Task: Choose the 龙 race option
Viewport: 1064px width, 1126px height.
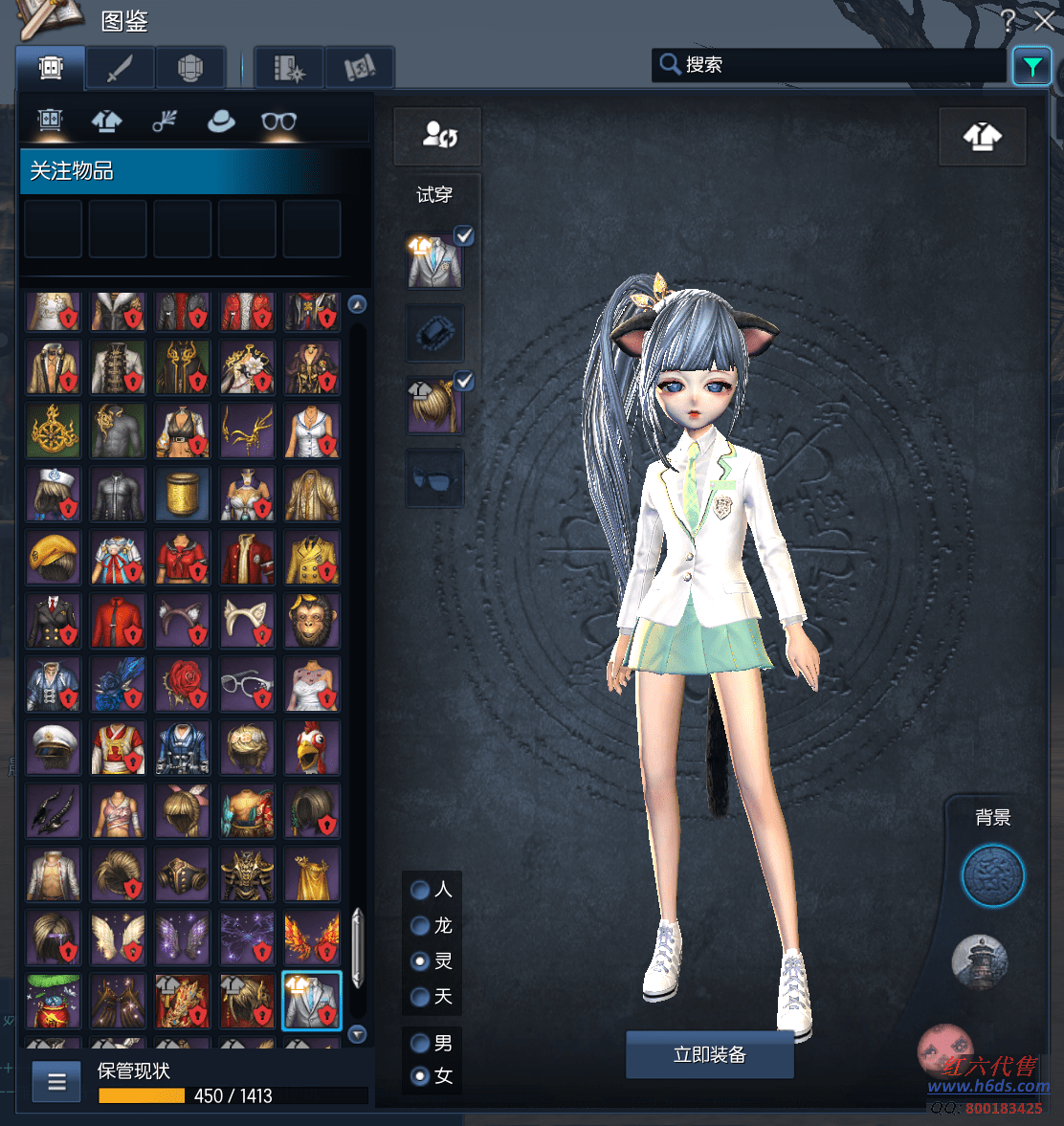Action: [420, 925]
